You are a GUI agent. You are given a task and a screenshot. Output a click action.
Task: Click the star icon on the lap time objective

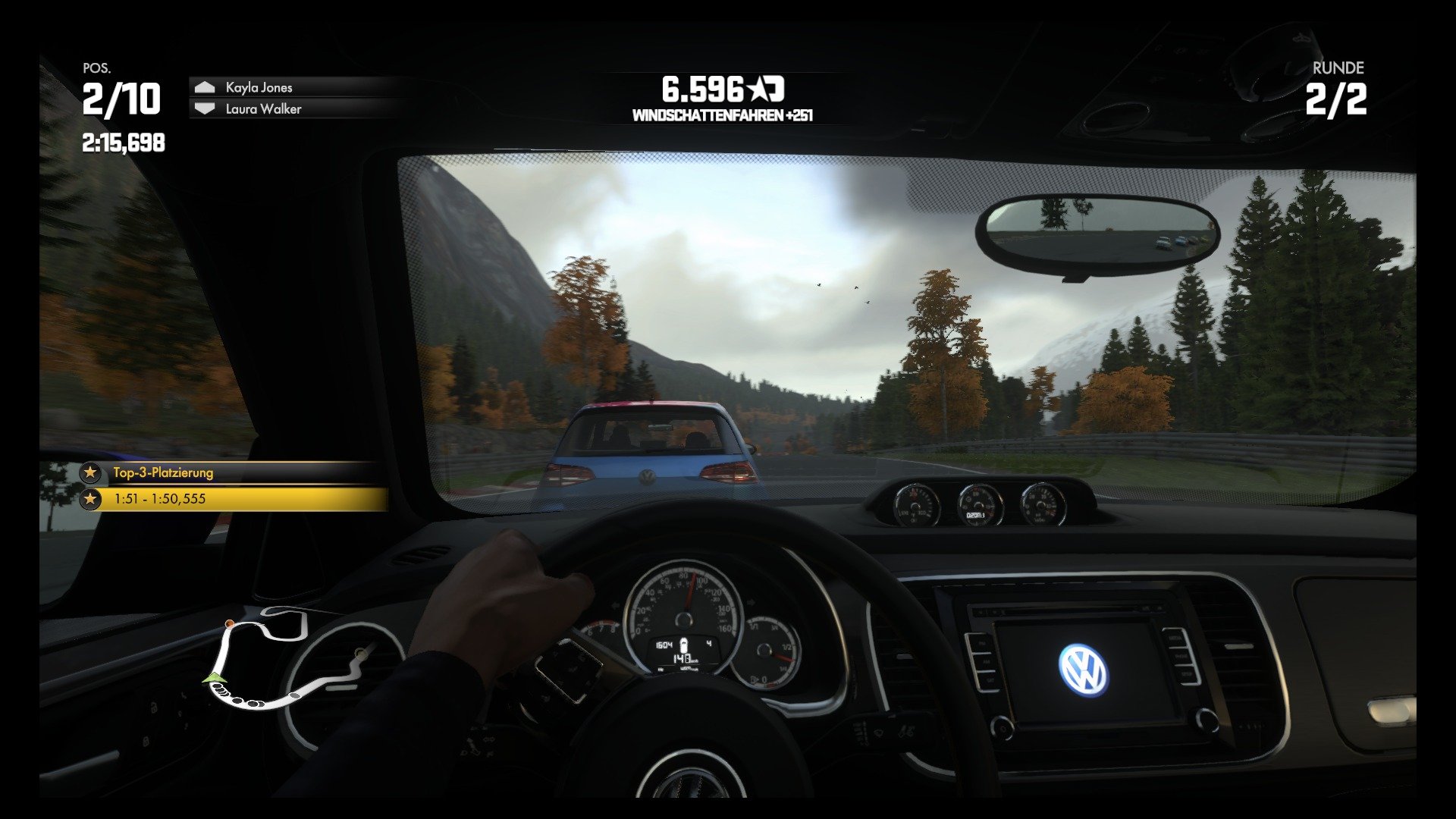90,500
